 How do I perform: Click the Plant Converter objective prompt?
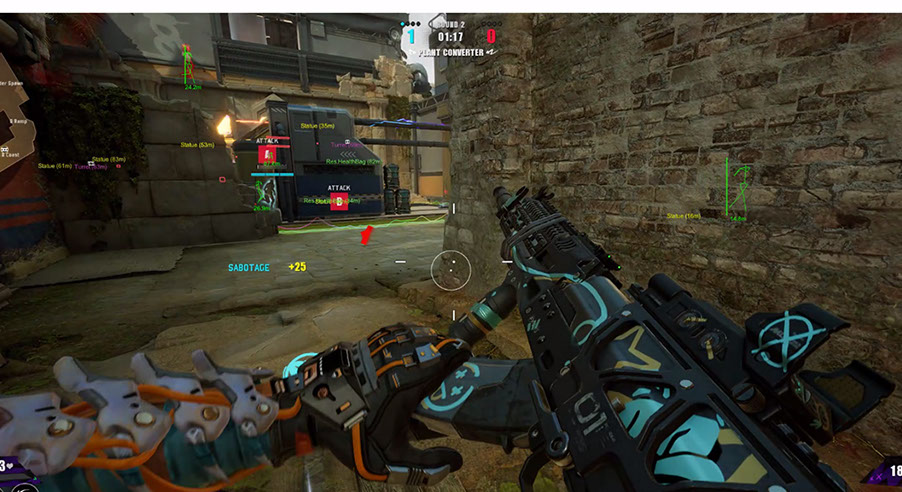450,53
